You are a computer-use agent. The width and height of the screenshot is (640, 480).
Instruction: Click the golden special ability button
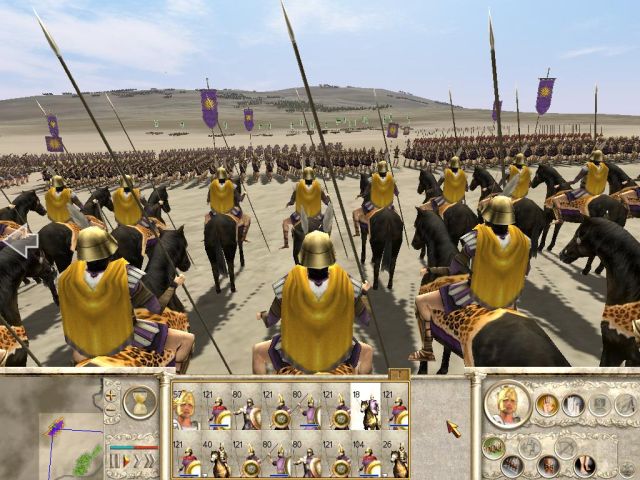click(x=547, y=404)
